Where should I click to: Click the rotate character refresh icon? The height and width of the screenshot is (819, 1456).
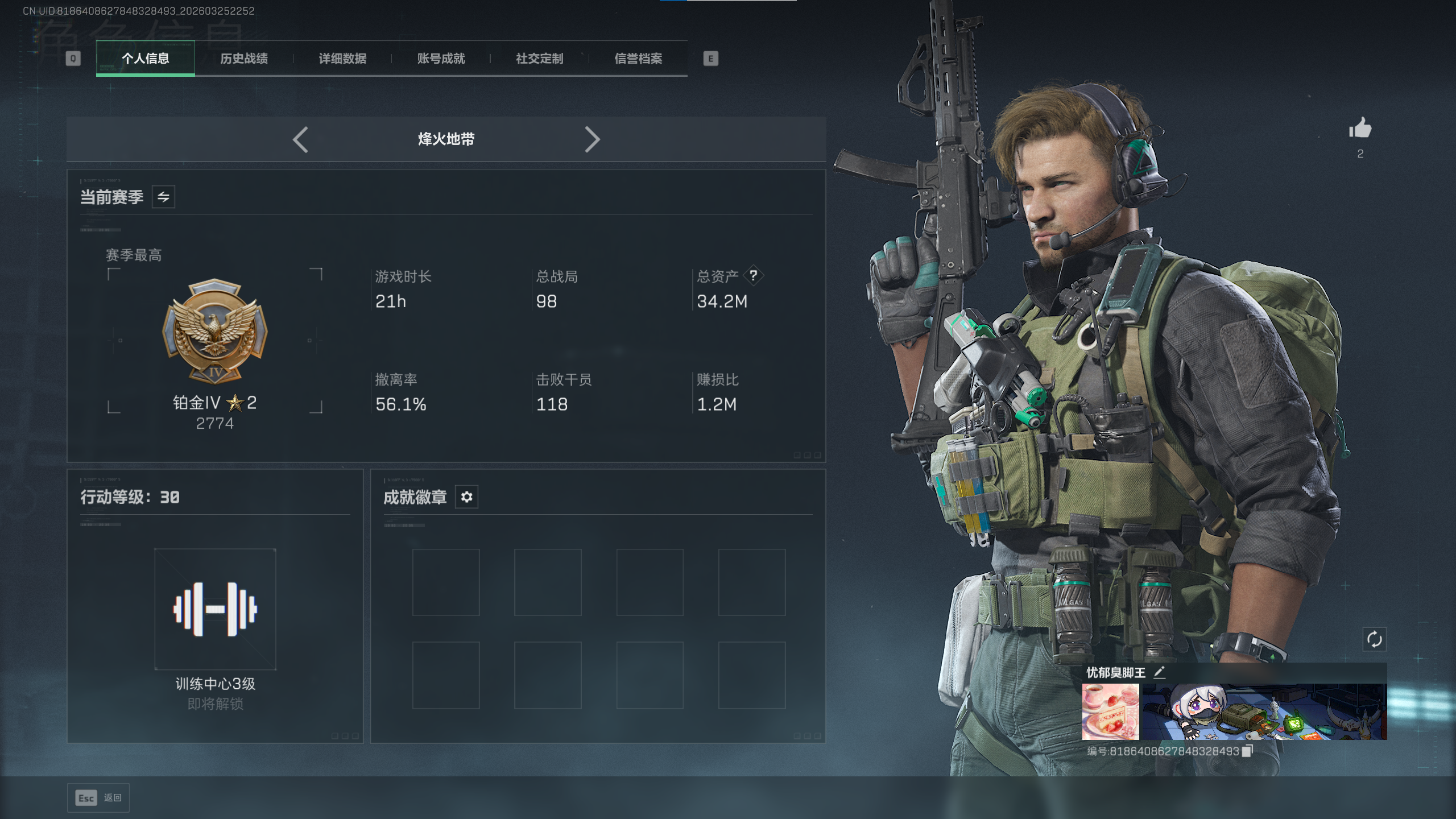(1374, 639)
